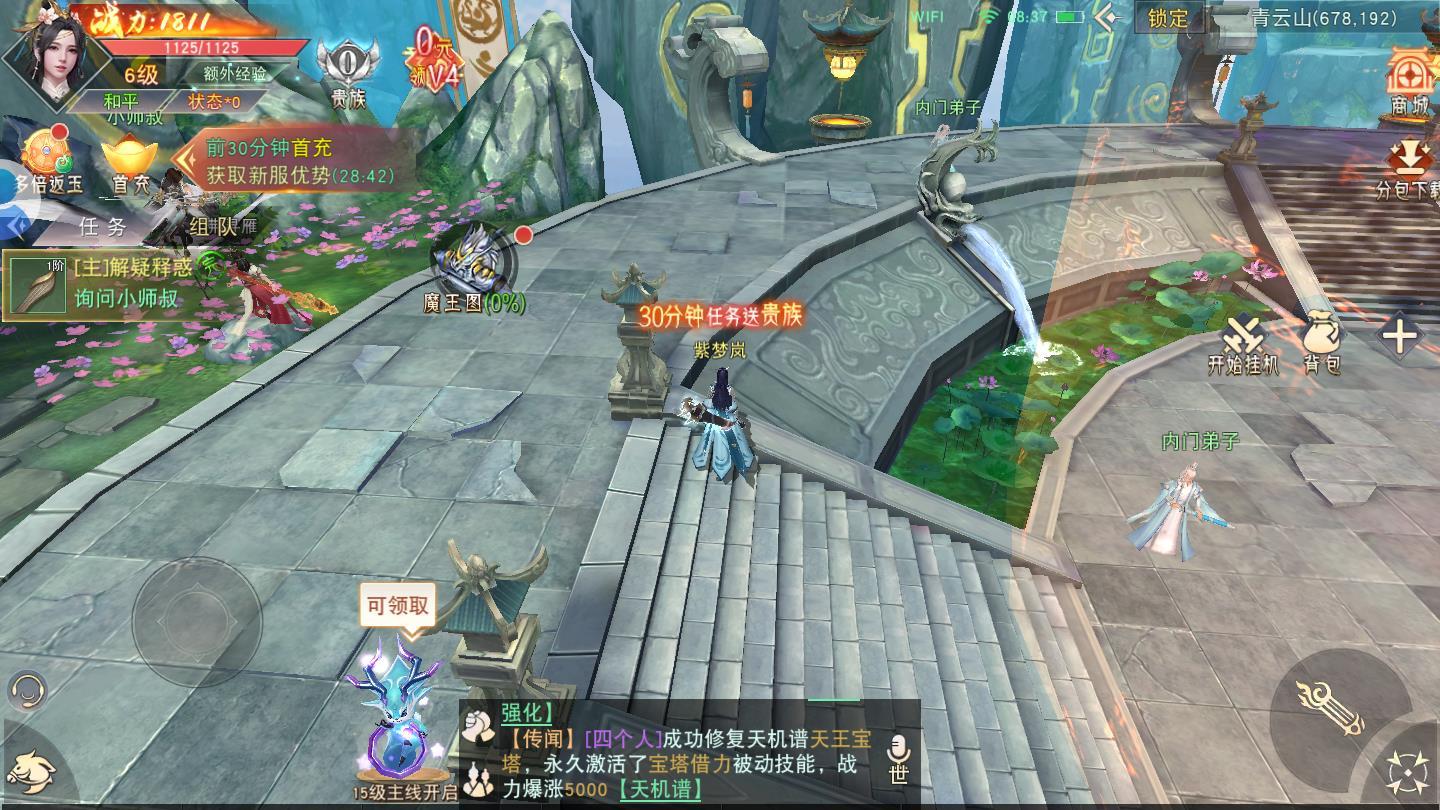The height and width of the screenshot is (810, 1440).
Task: Toggle the 和平 peace mode setting
Action: click(x=122, y=101)
